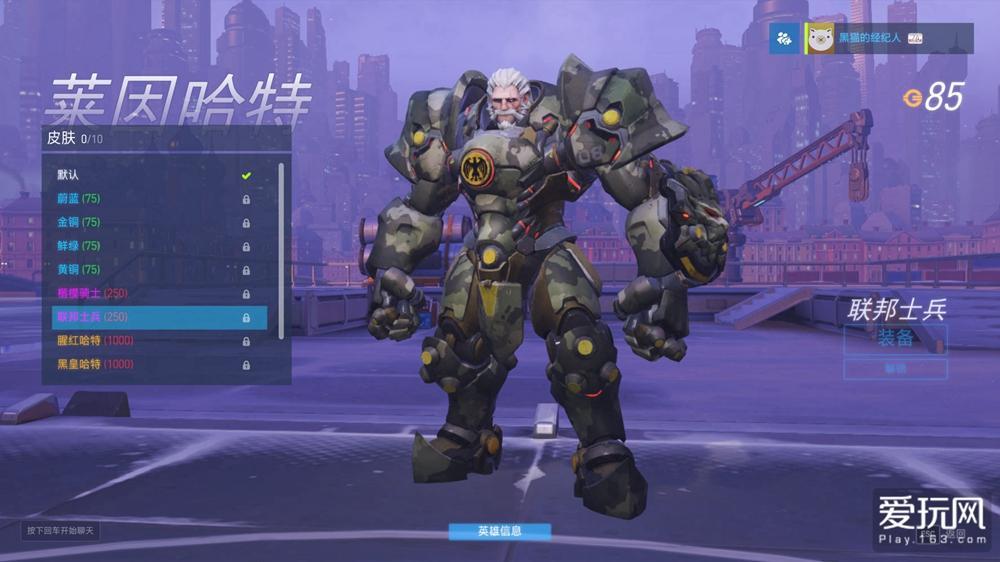Click the chat prompt box

coord(62,530)
